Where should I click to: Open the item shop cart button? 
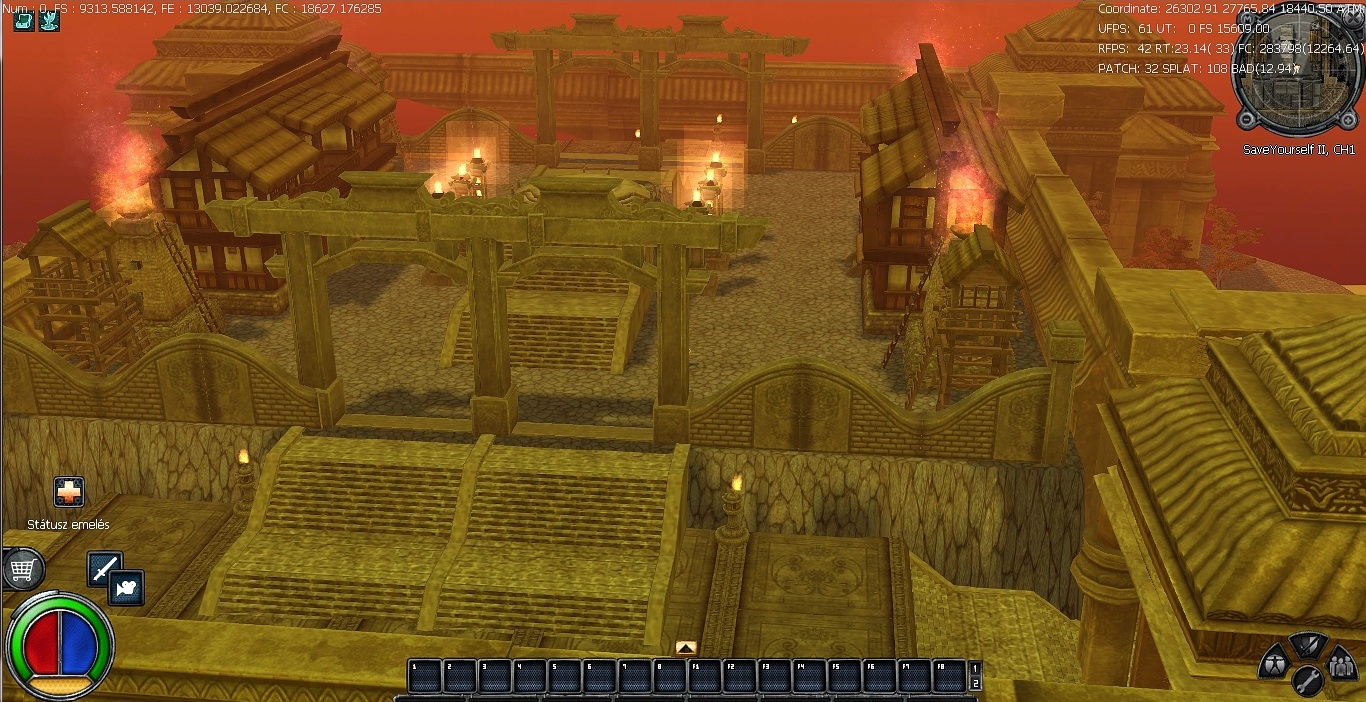coord(22,570)
